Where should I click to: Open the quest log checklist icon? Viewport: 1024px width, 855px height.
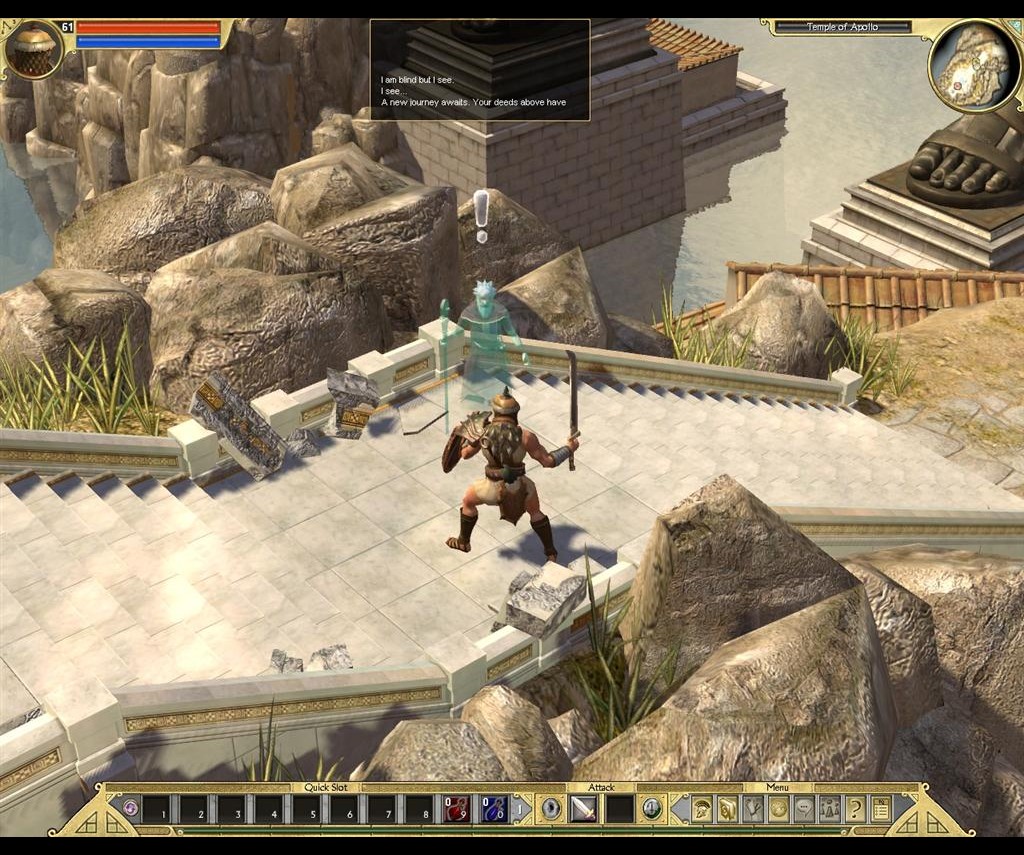tap(881, 808)
